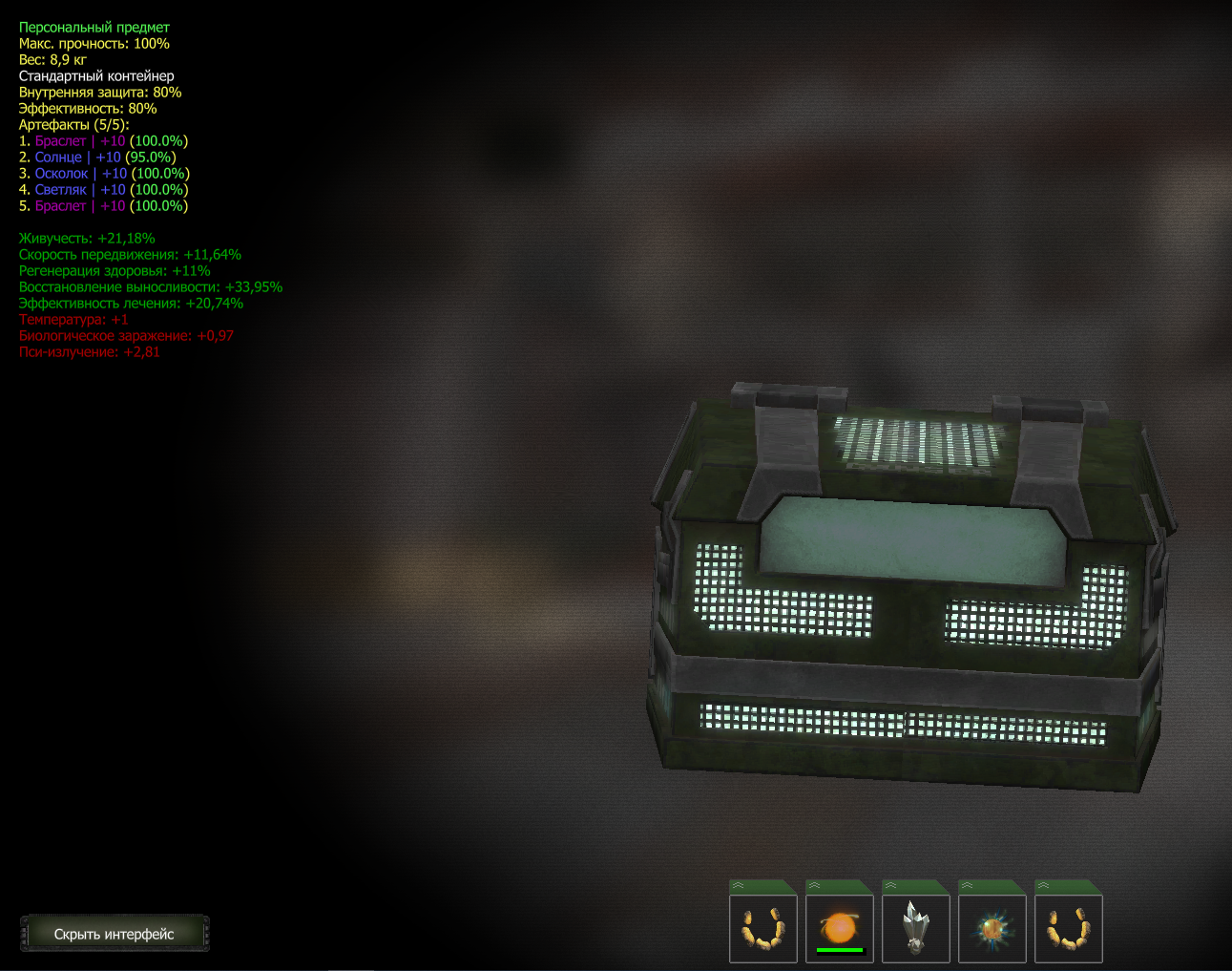Pick the glowing Firefly artifact slot

992,928
